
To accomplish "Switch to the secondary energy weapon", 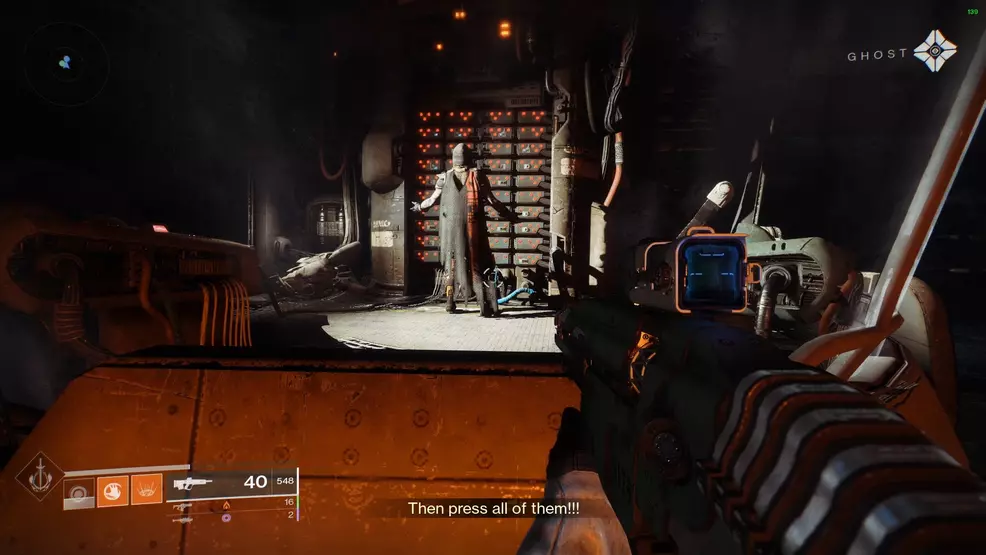I will 184,506.
